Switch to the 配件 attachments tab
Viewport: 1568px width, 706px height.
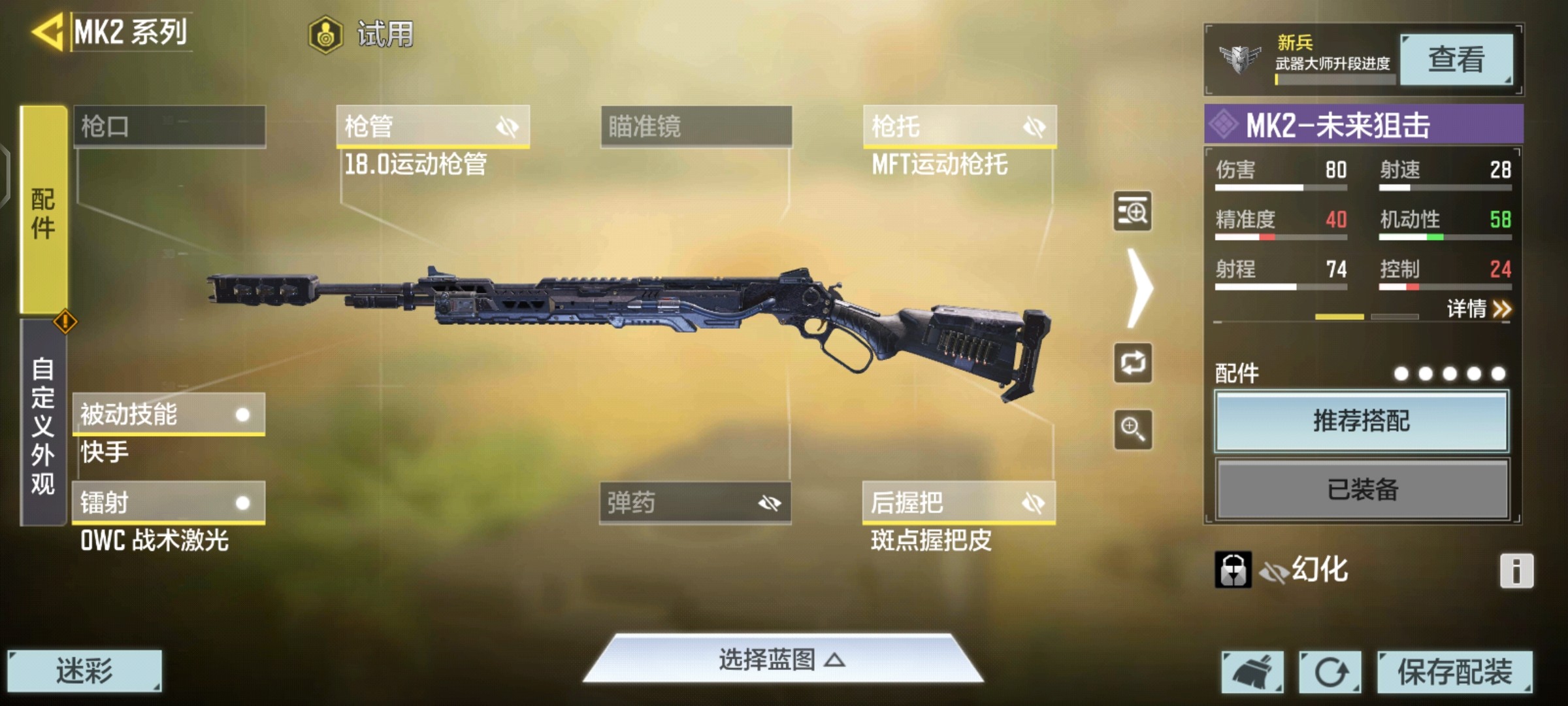tap(44, 210)
